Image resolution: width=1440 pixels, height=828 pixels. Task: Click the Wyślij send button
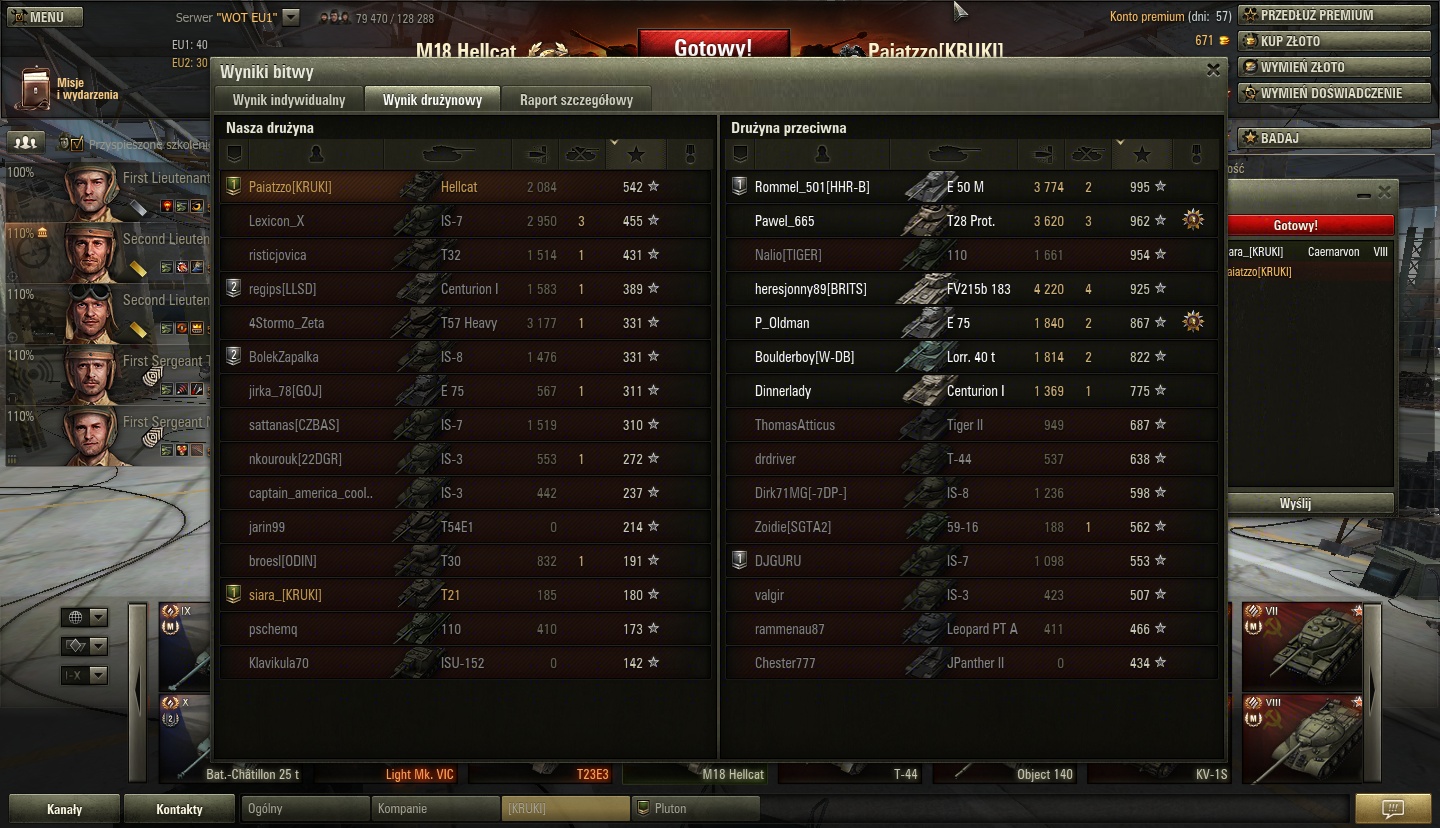point(1295,503)
